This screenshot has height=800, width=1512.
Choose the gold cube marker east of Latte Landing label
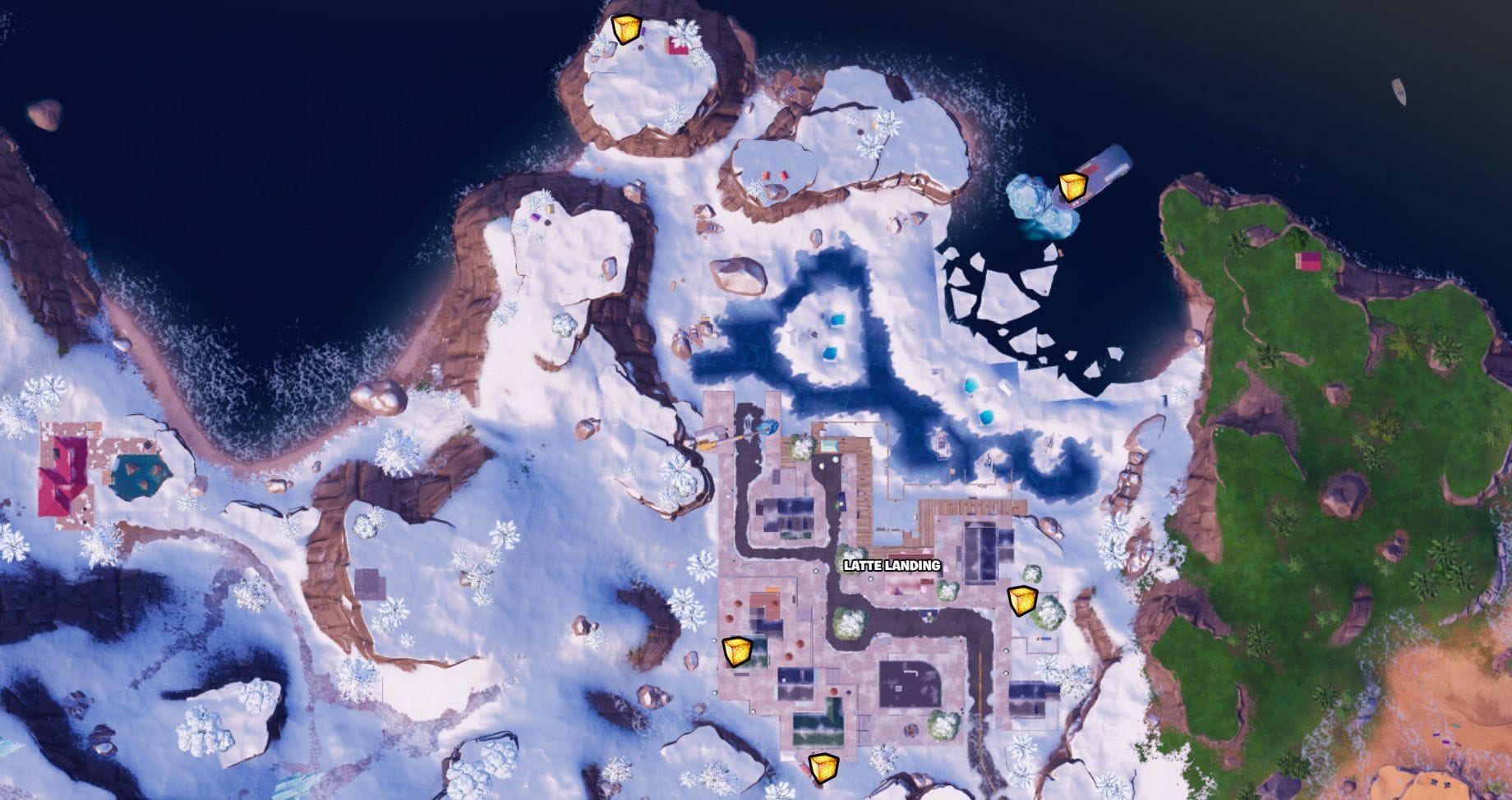(x=1023, y=600)
